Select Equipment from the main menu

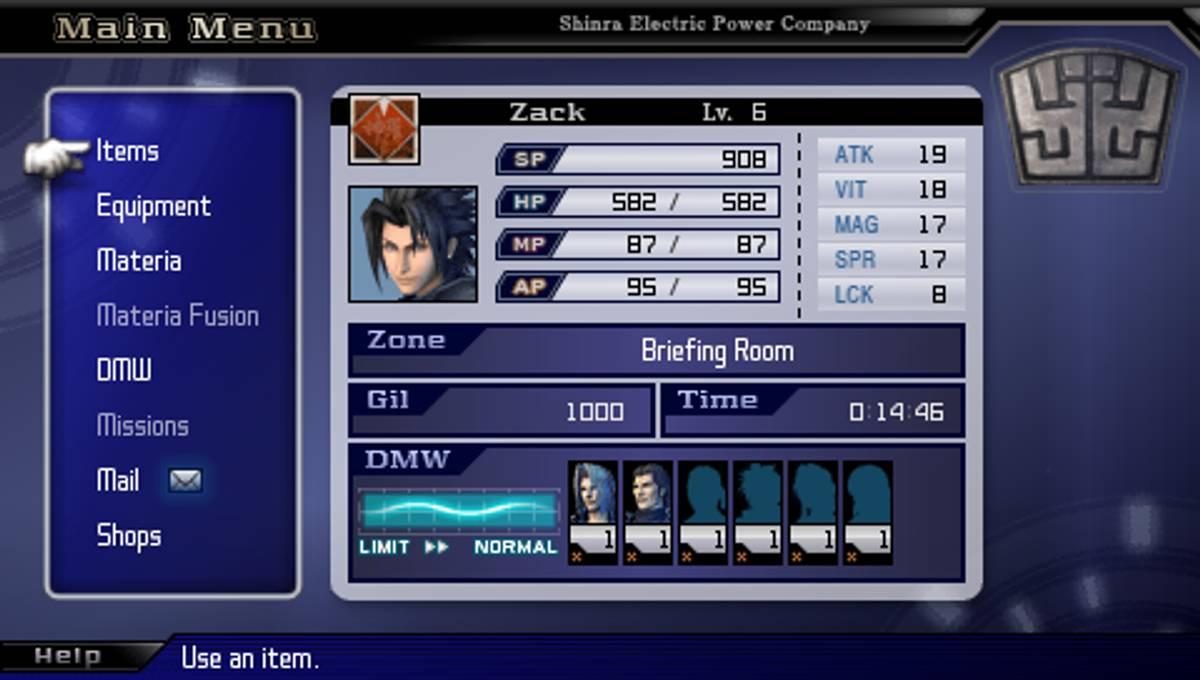(153, 207)
